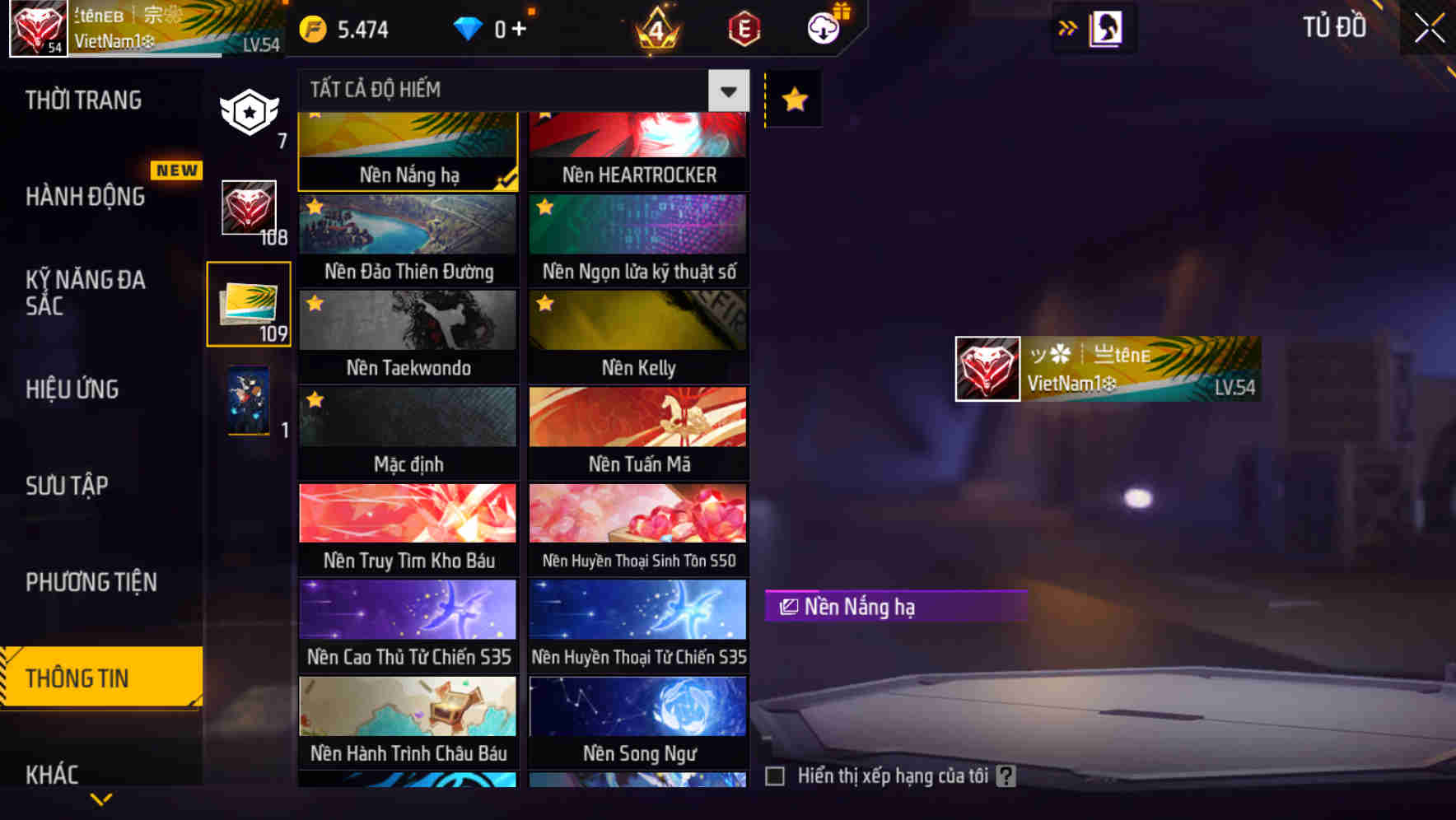Click the equipped Nền Nắng hạ button
Screen dimensions: 1456x820
click(895, 607)
